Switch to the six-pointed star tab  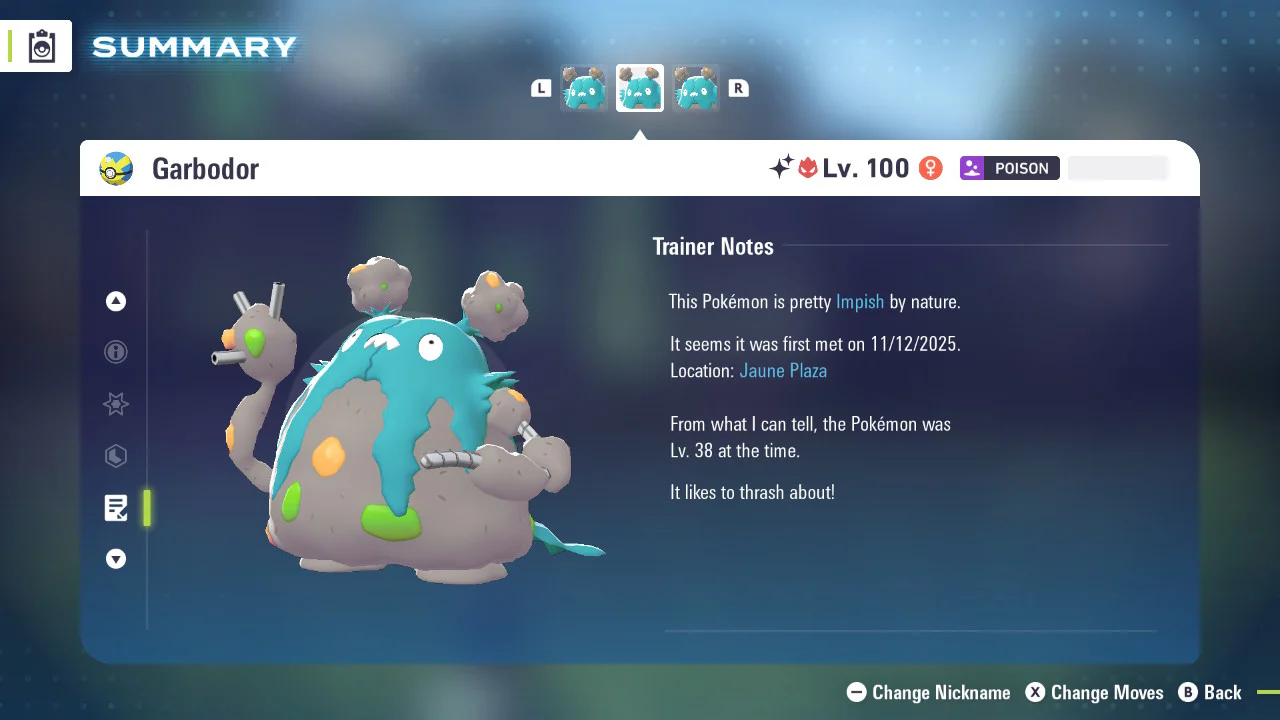coord(116,404)
